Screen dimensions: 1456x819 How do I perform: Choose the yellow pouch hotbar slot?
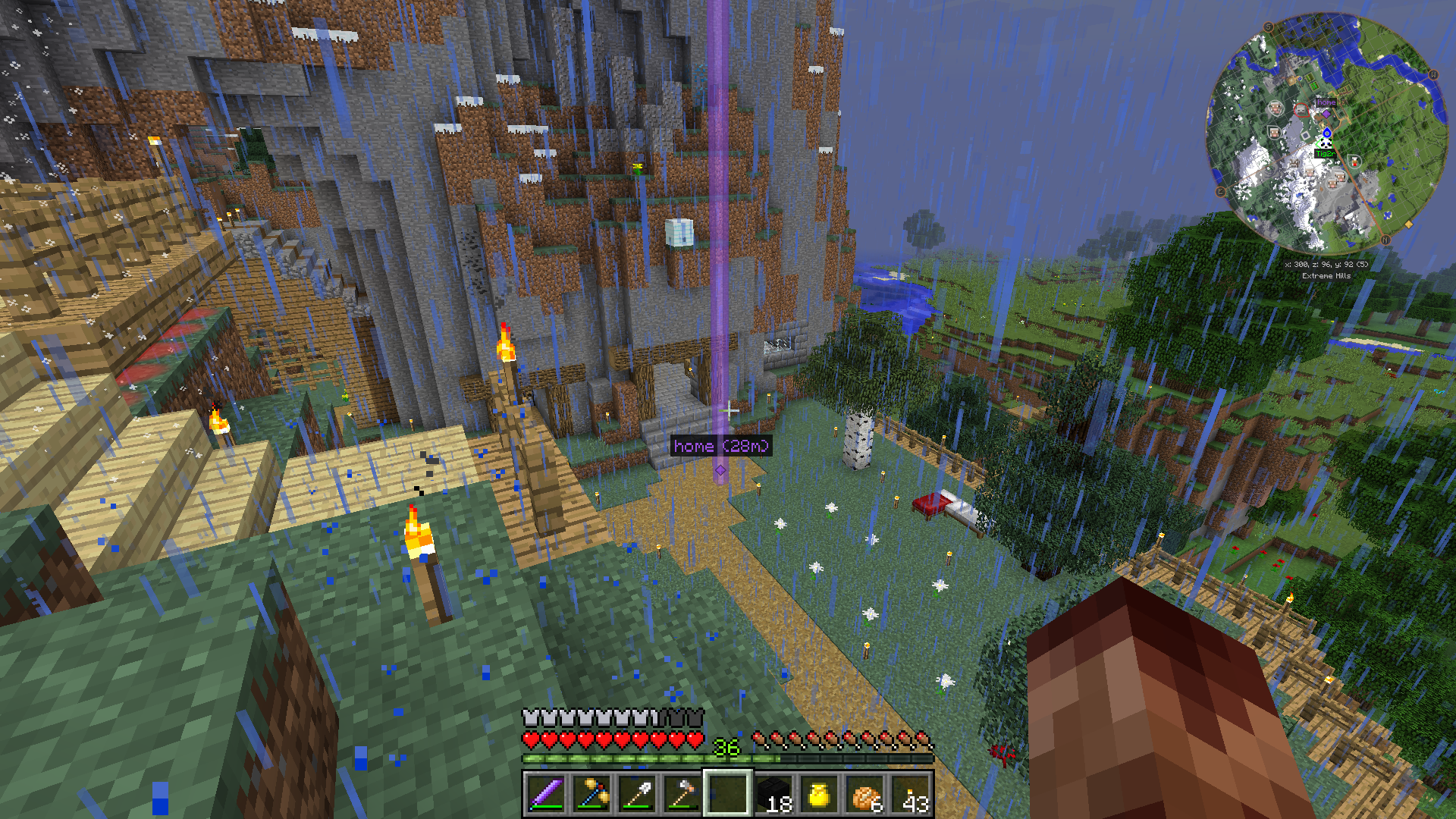pyautogui.click(x=819, y=794)
